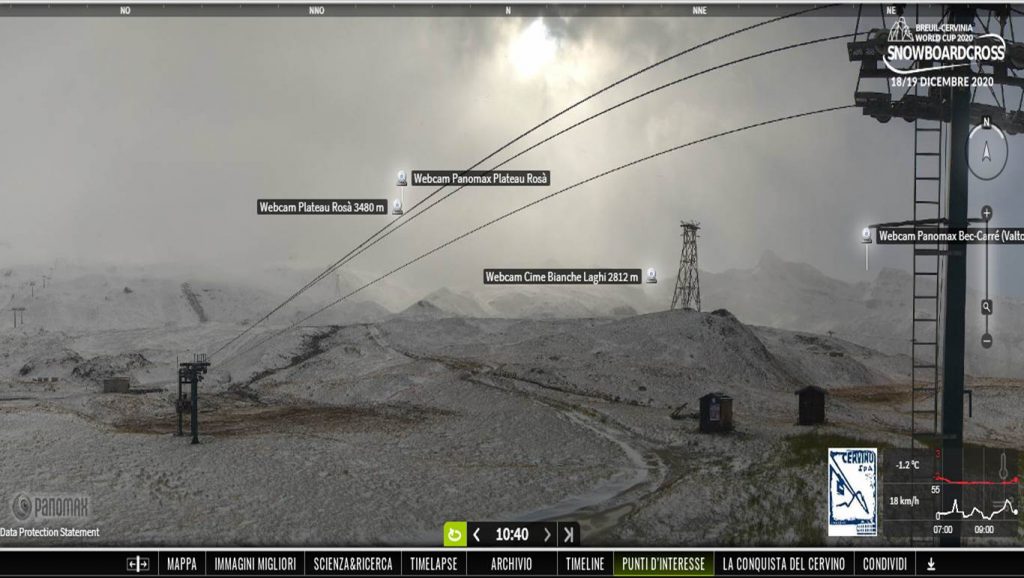Show the Timeline panel

point(585,564)
